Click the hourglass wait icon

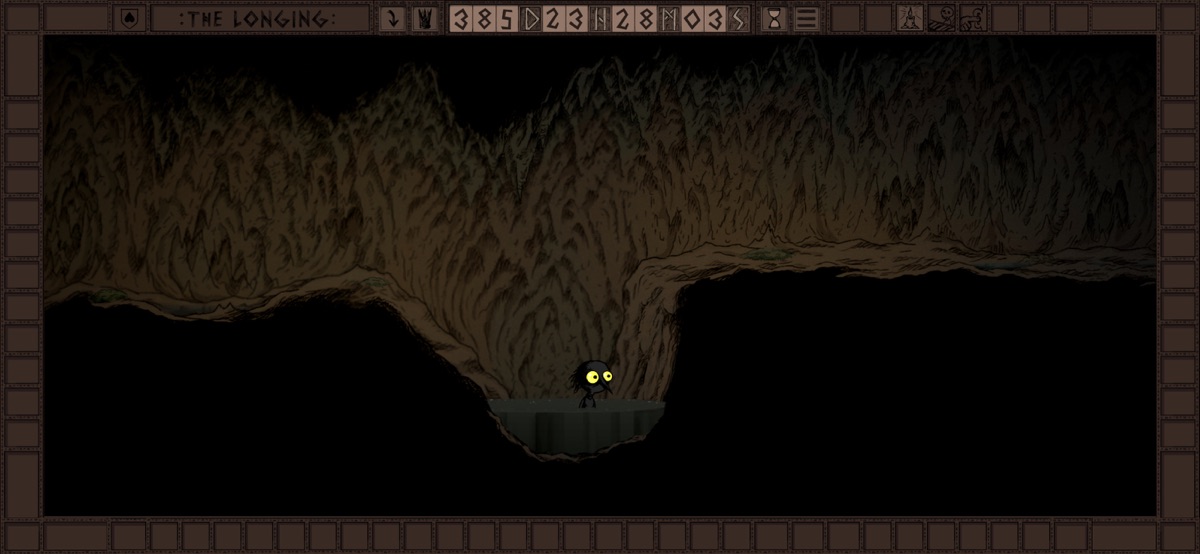[x=774, y=18]
